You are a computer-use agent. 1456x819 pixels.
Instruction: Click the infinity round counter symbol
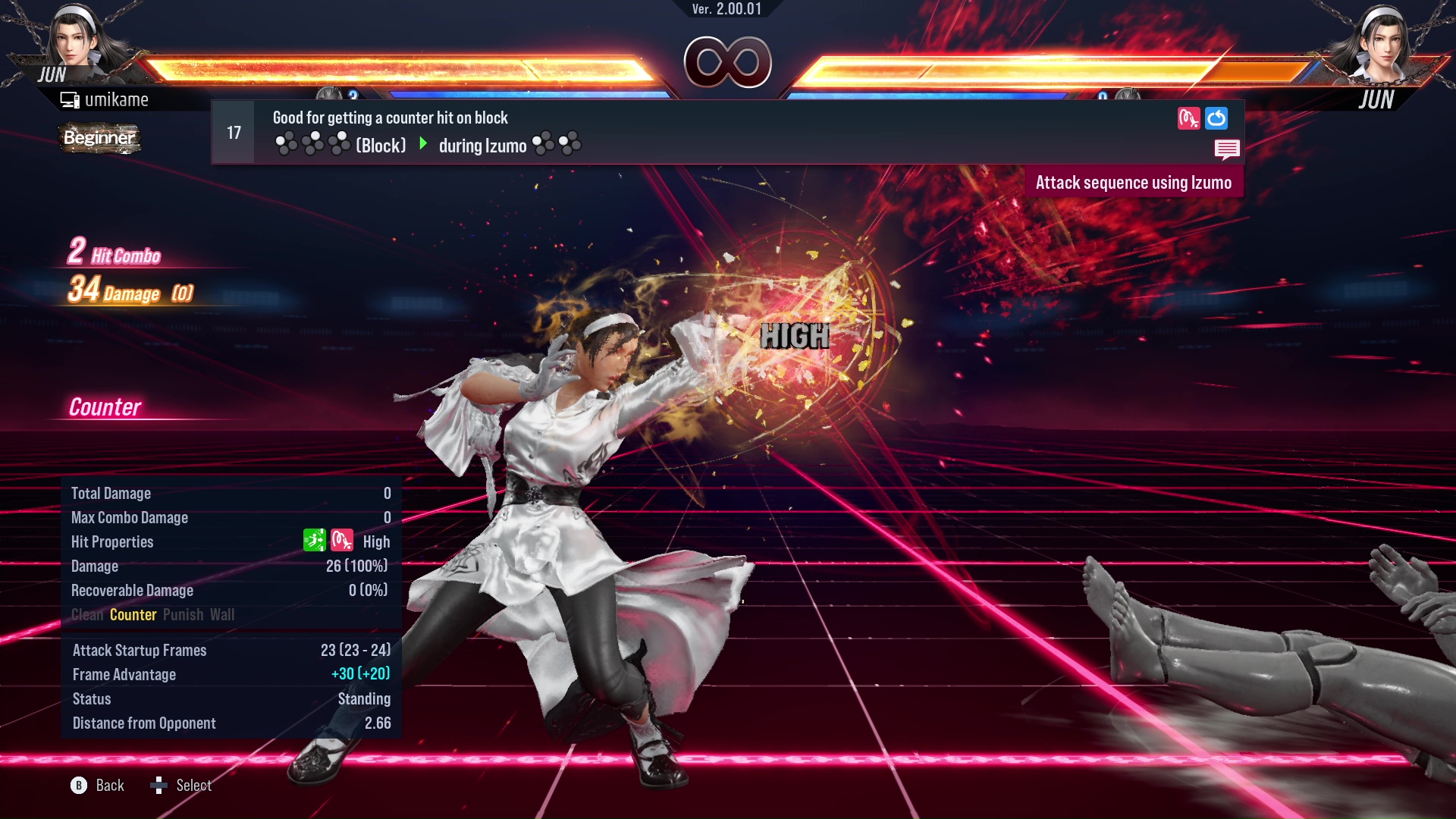pos(726,62)
